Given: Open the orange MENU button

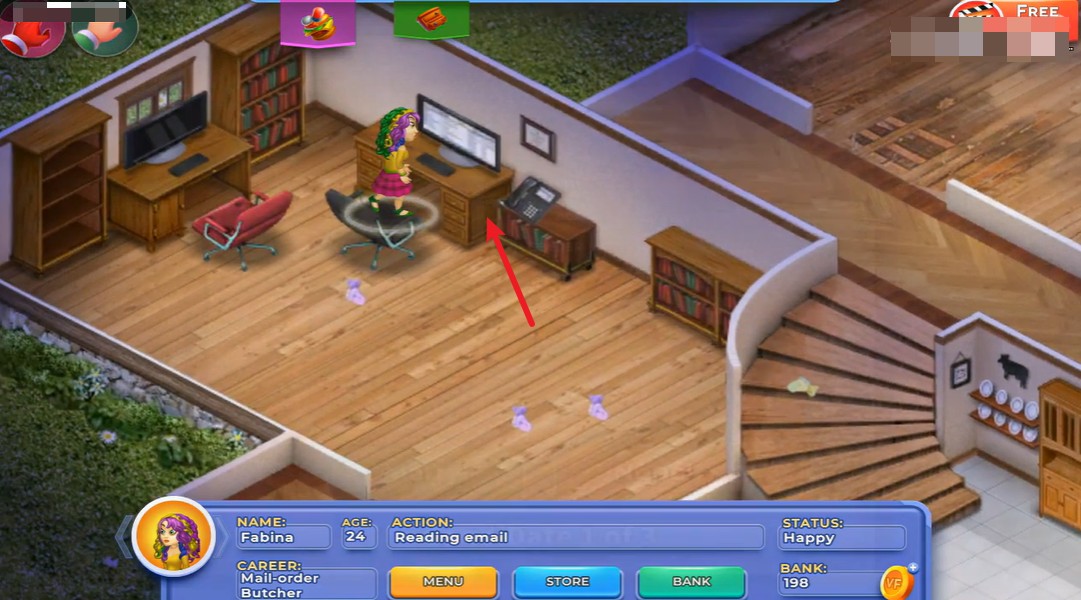Looking at the screenshot, I should click(443, 581).
